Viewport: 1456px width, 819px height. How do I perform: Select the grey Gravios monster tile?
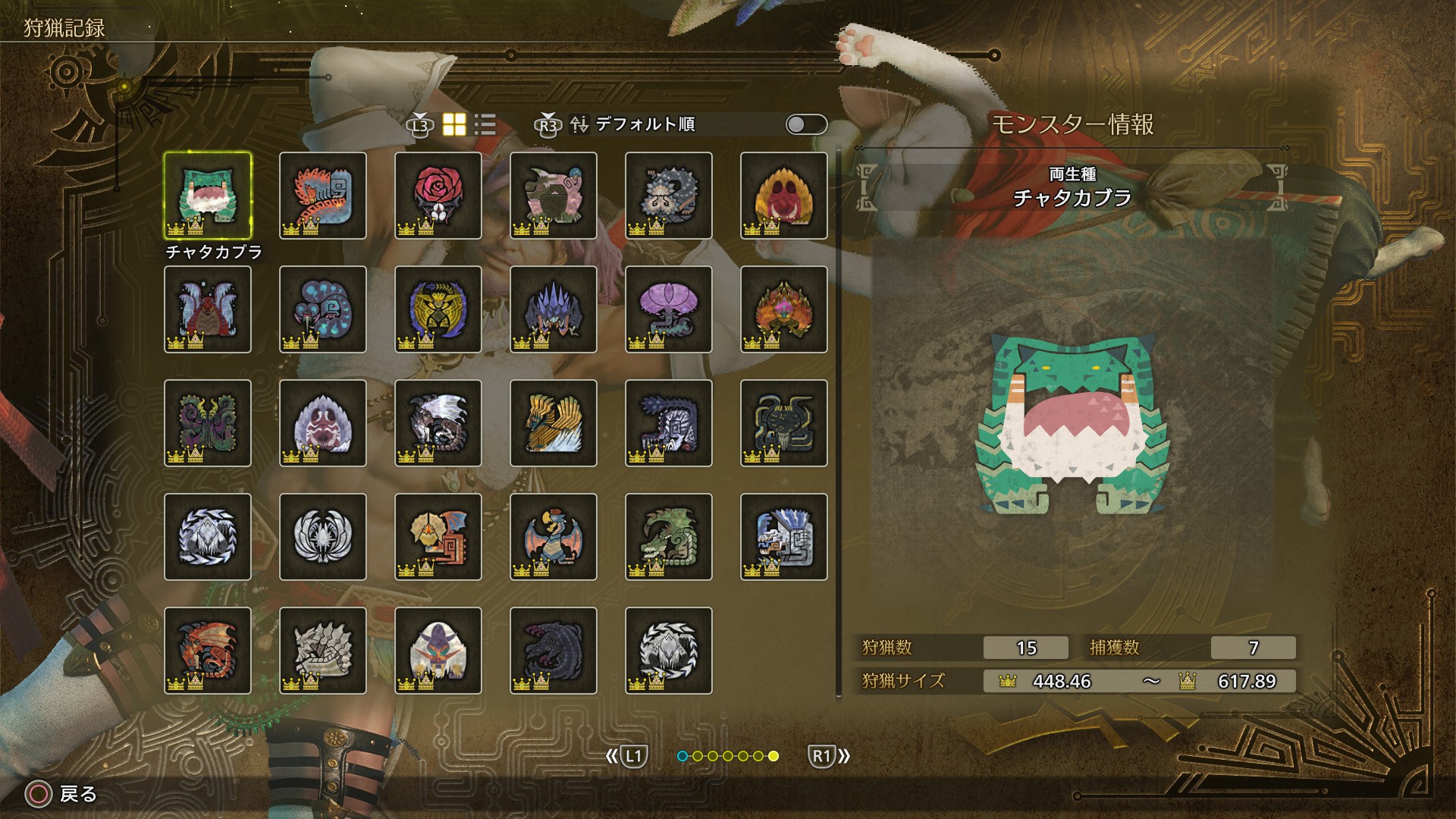[x=323, y=651]
